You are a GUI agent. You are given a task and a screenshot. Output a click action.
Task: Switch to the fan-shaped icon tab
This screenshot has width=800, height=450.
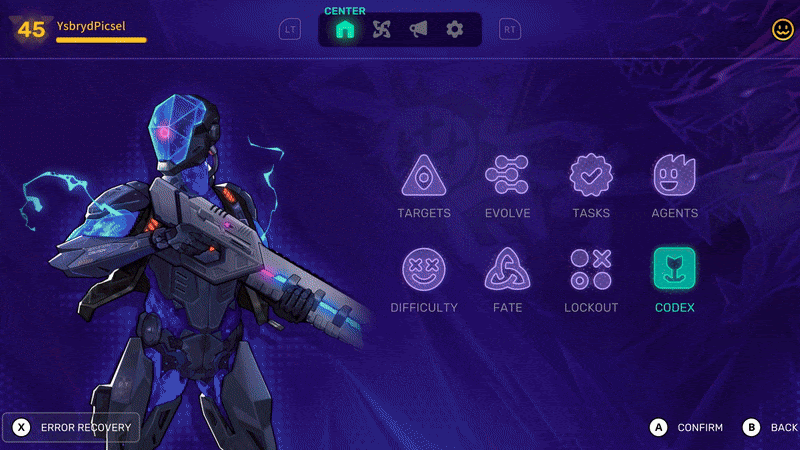381,30
